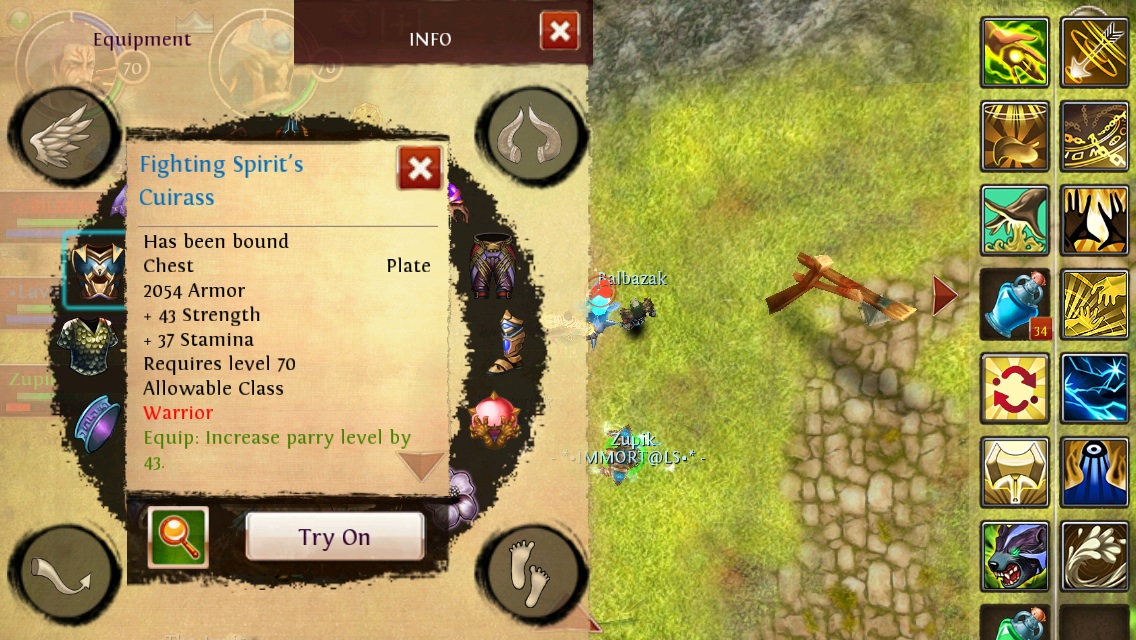Select the pink orb trinket slot

coord(491,419)
